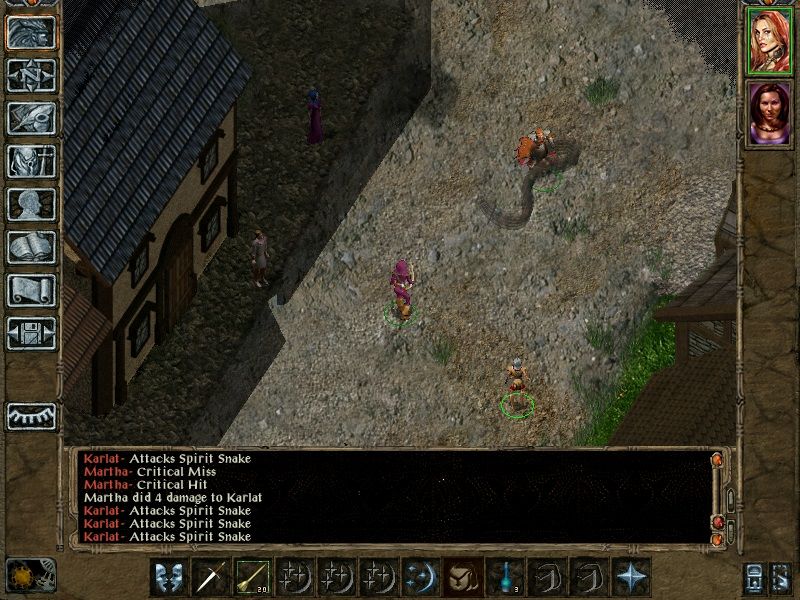Open the inventory screen button
Image resolution: width=800 pixels, height=600 pixels.
(x=31, y=161)
